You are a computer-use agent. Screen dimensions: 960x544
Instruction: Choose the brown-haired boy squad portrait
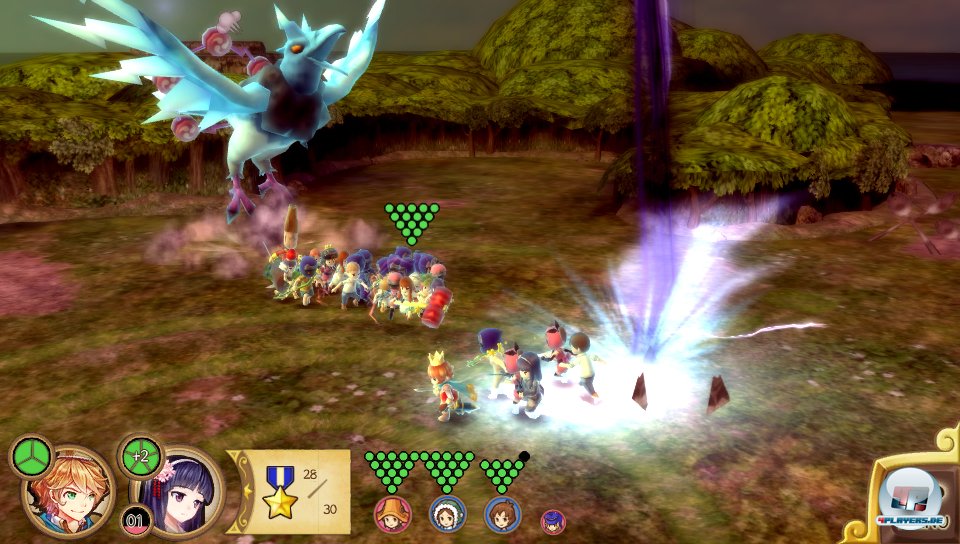502,514
